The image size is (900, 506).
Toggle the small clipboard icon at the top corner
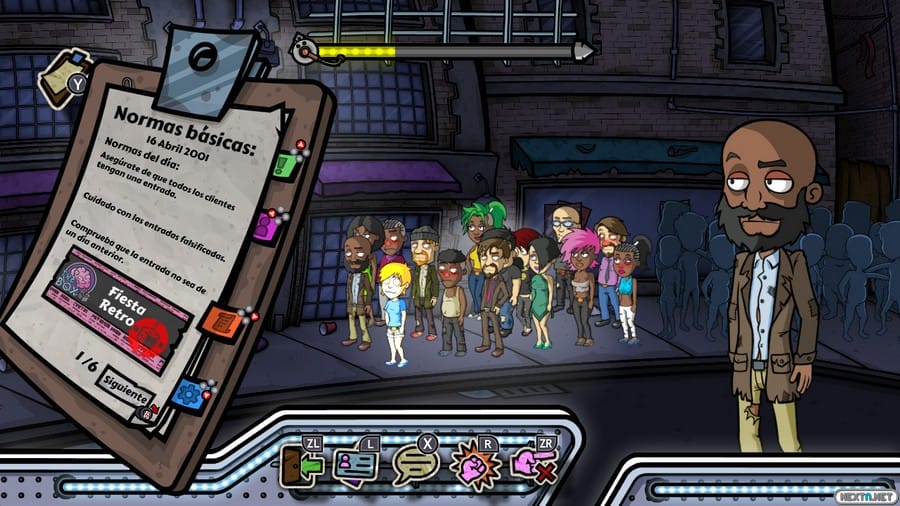56,73
